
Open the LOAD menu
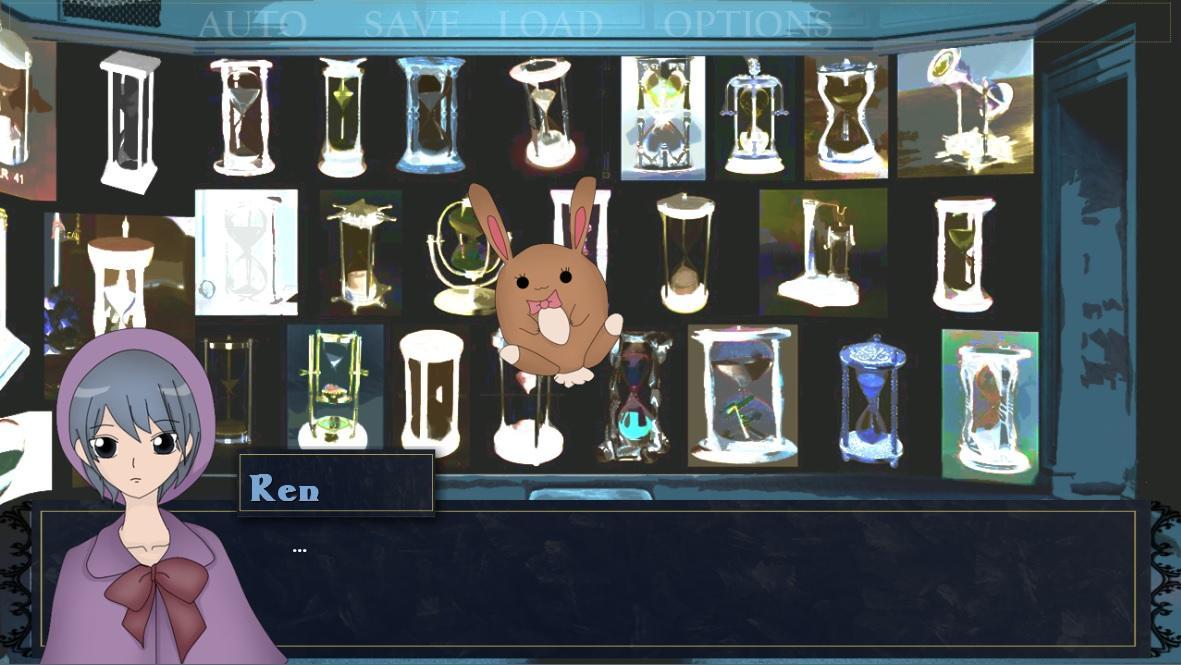point(550,24)
